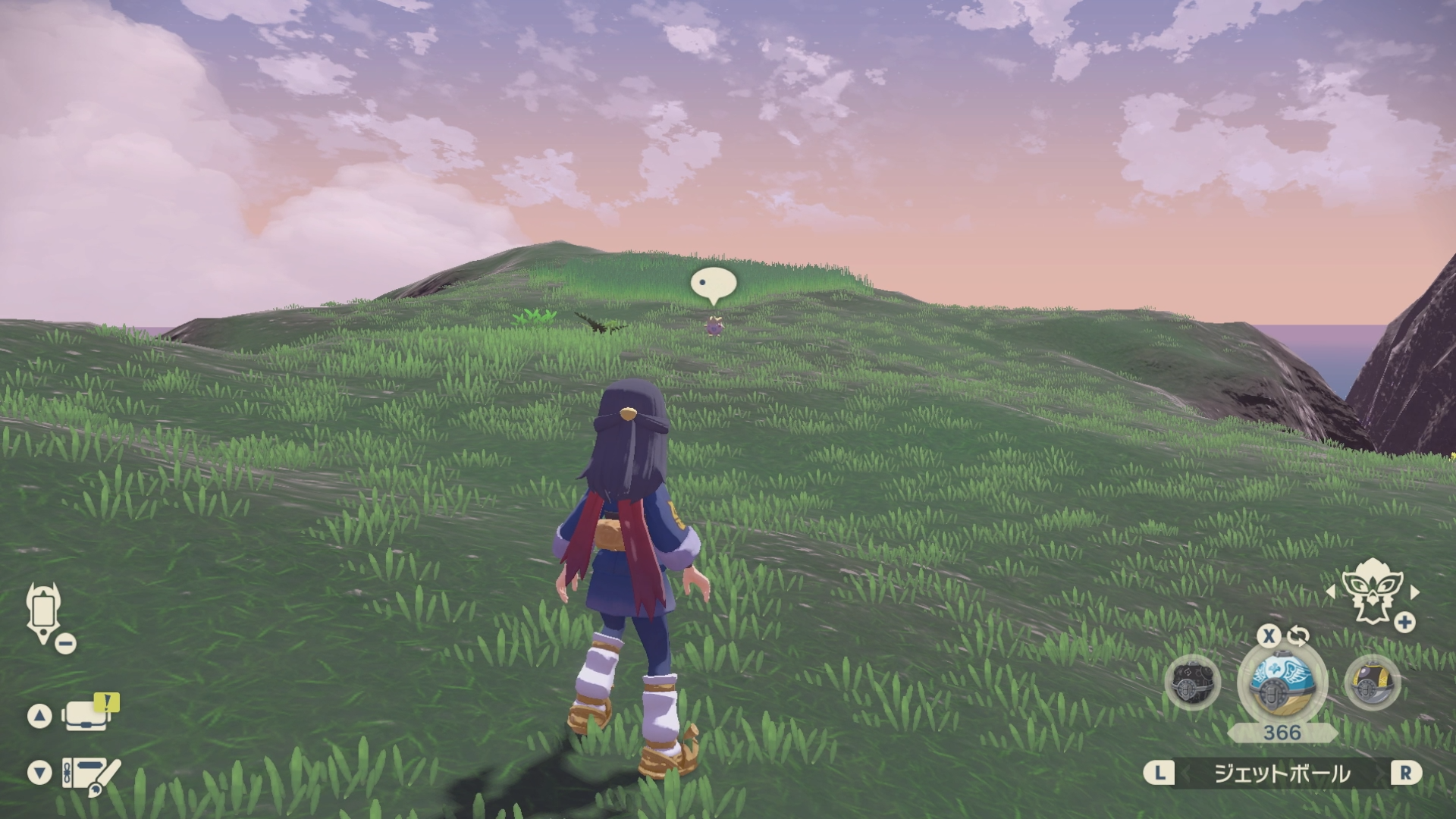Click the ジェットボール item name bar
This screenshot has width=1456, height=819.
pos(1282,773)
